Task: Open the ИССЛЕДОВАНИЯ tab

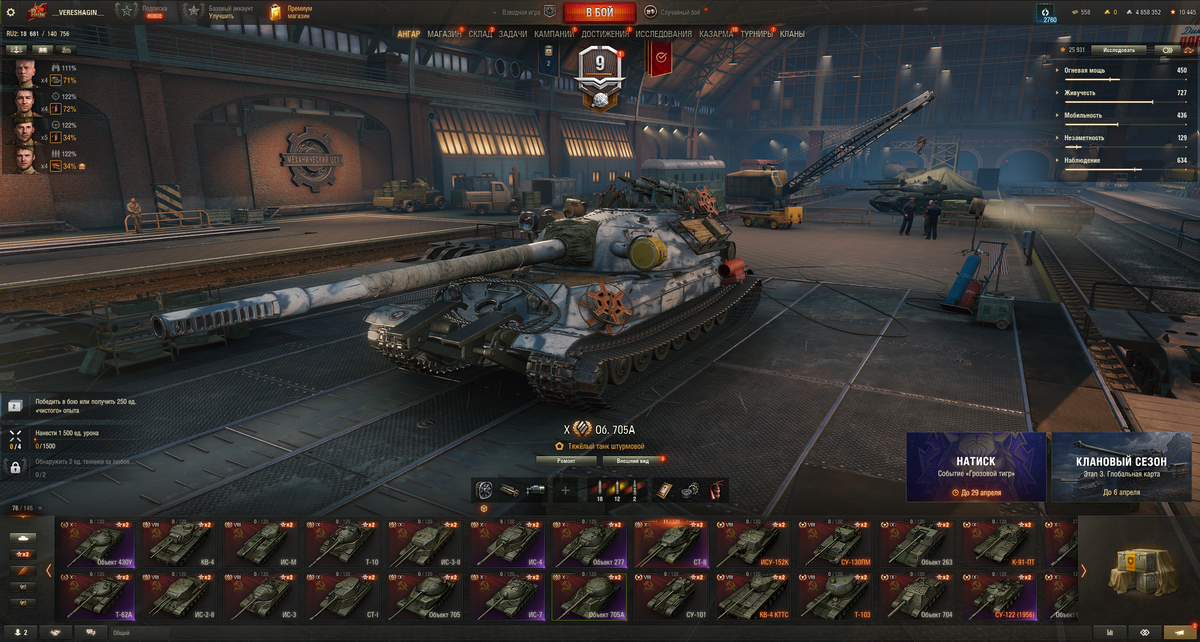Action: 663,34
